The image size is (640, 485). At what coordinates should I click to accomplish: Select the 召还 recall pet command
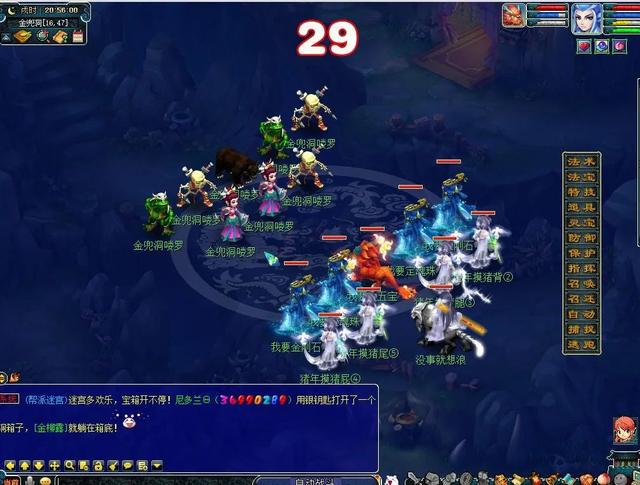(581, 299)
